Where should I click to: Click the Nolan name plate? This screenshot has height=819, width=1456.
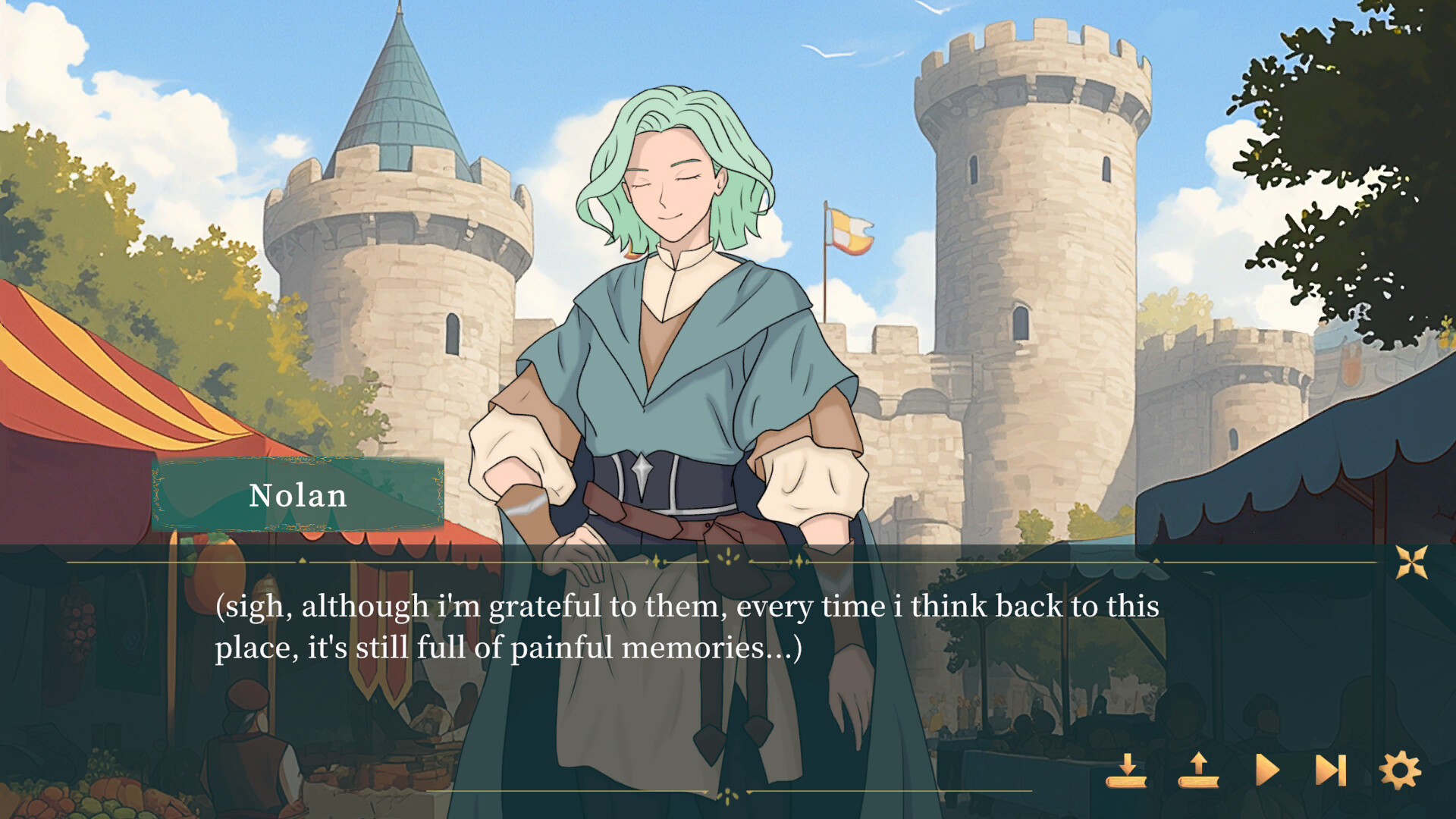click(x=298, y=496)
